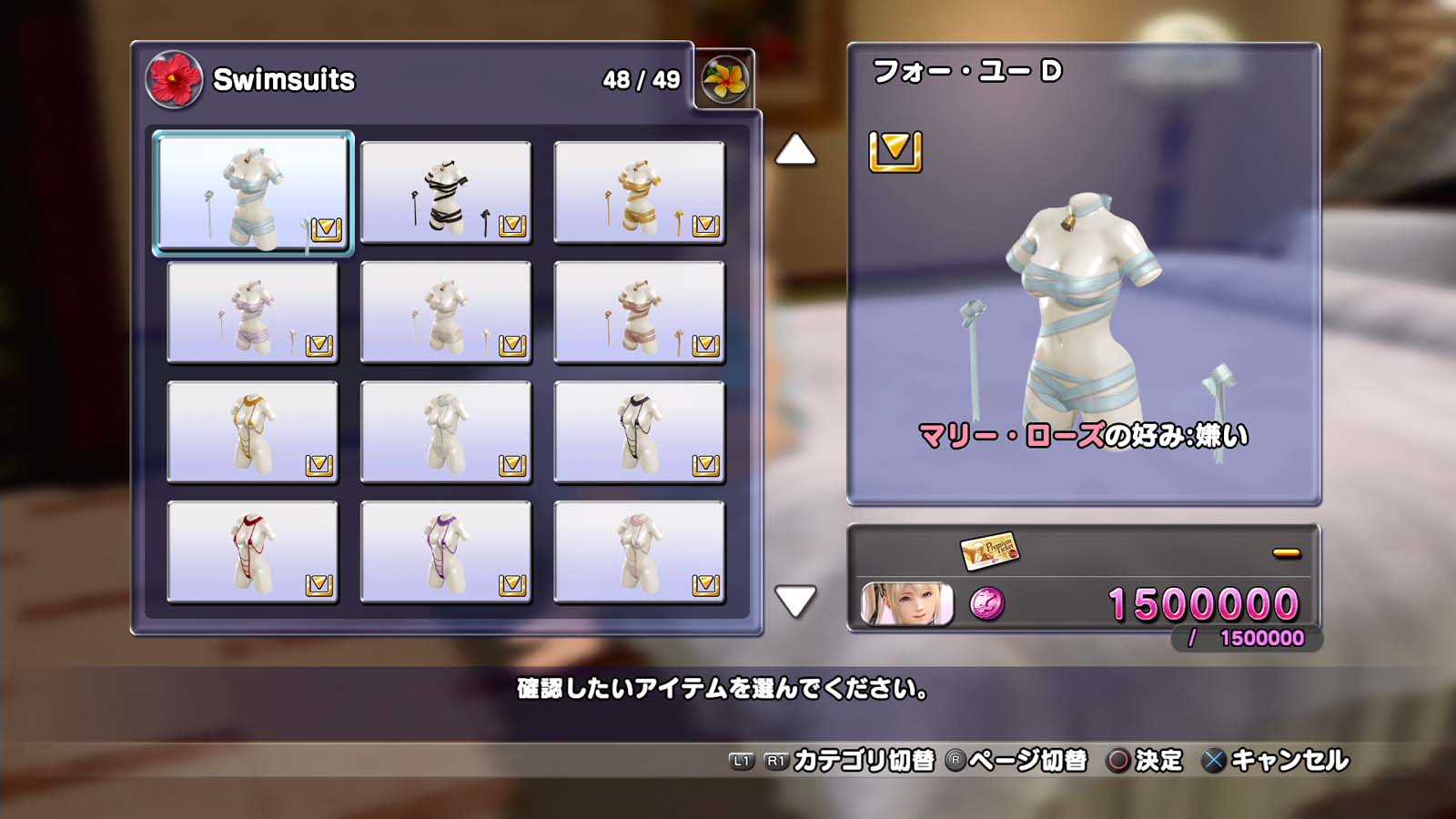Pick the purple string swimsuit

pyautogui.click(x=446, y=552)
